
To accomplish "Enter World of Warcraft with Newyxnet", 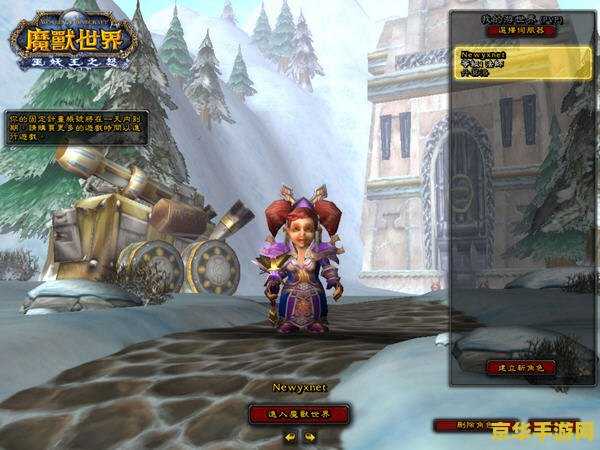I will (x=299, y=413).
